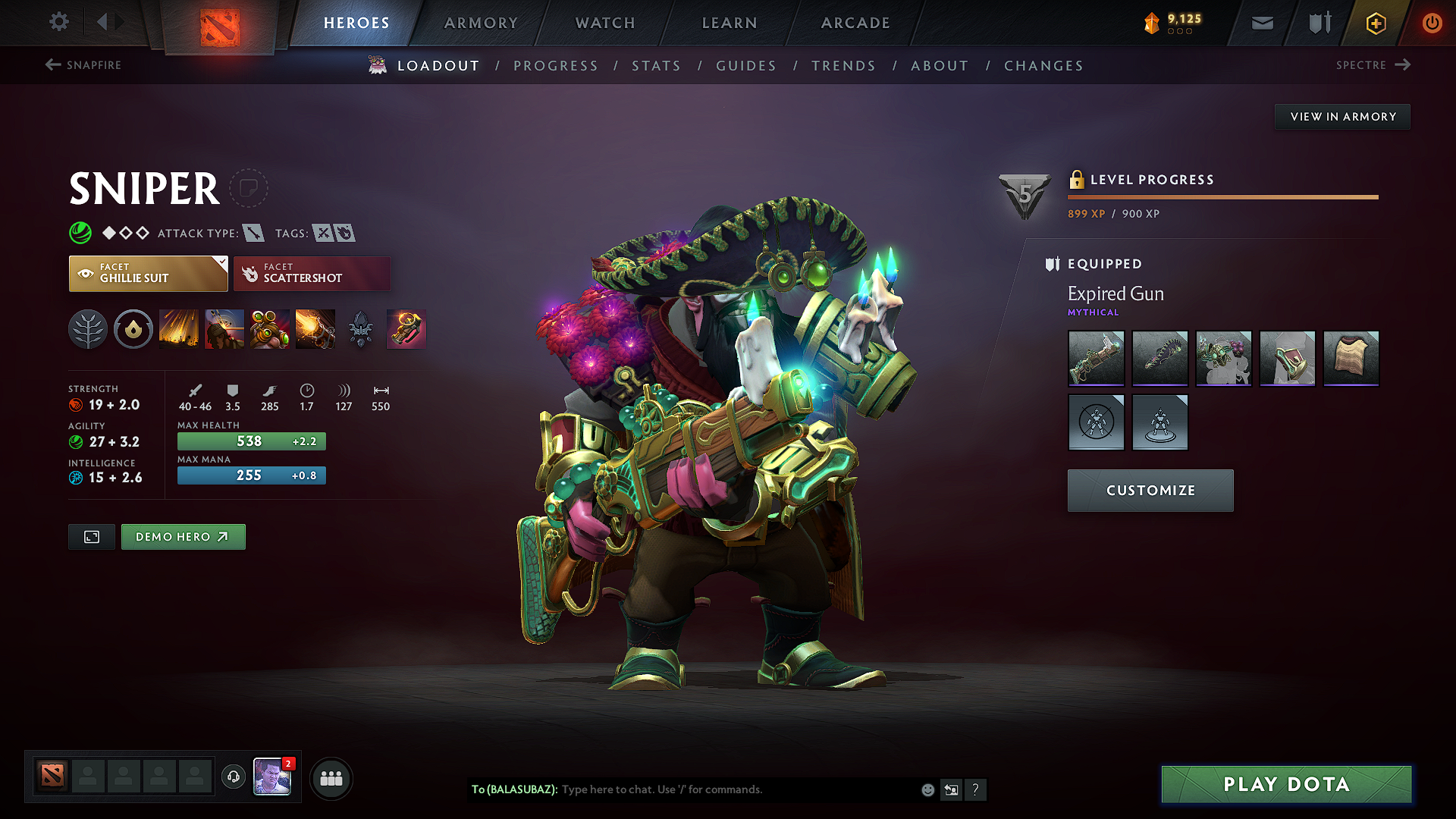Open the Assassinate ability icon

[315, 329]
